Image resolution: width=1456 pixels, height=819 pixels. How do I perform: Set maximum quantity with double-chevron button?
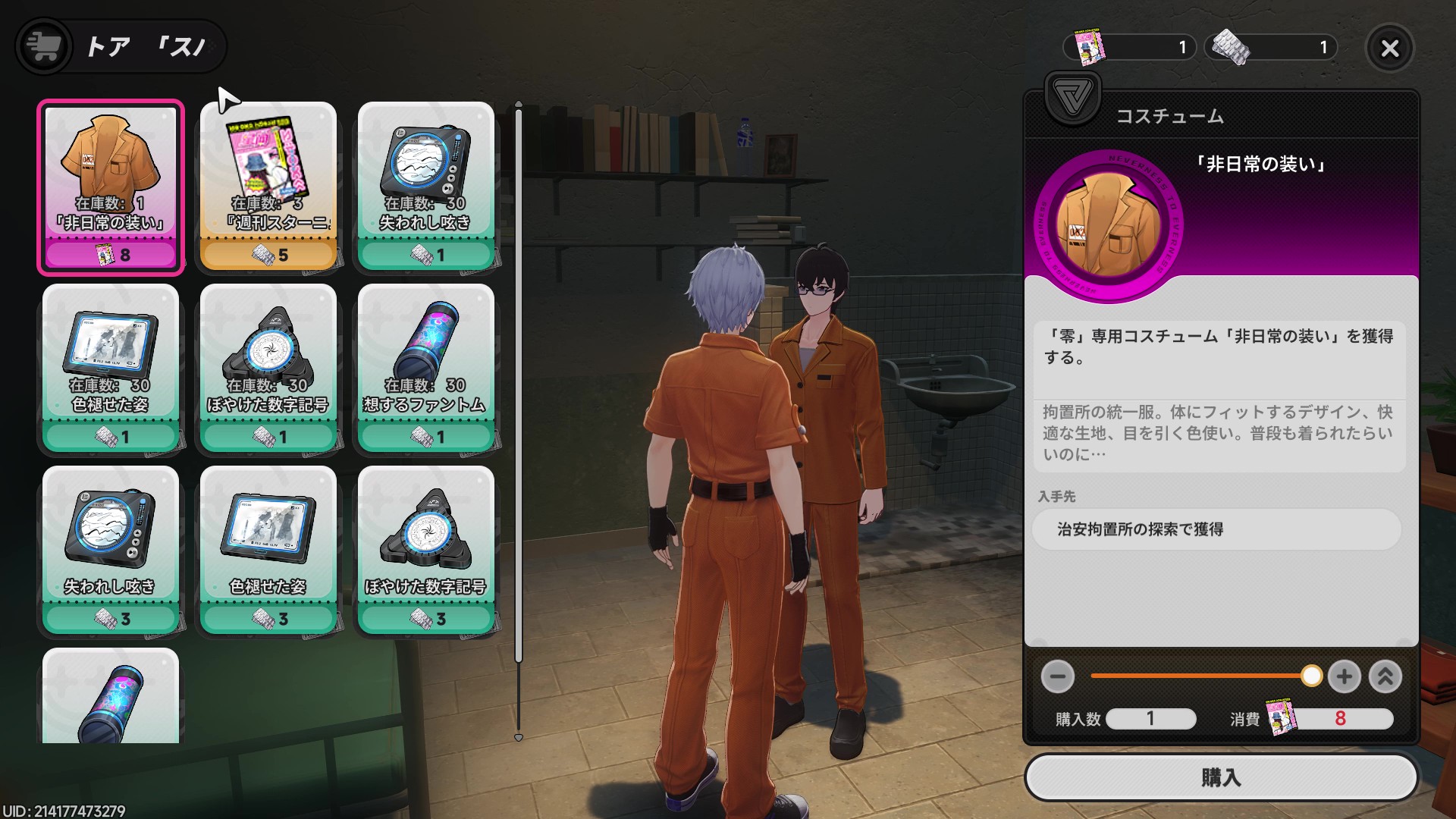pyautogui.click(x=1385, y=676)
